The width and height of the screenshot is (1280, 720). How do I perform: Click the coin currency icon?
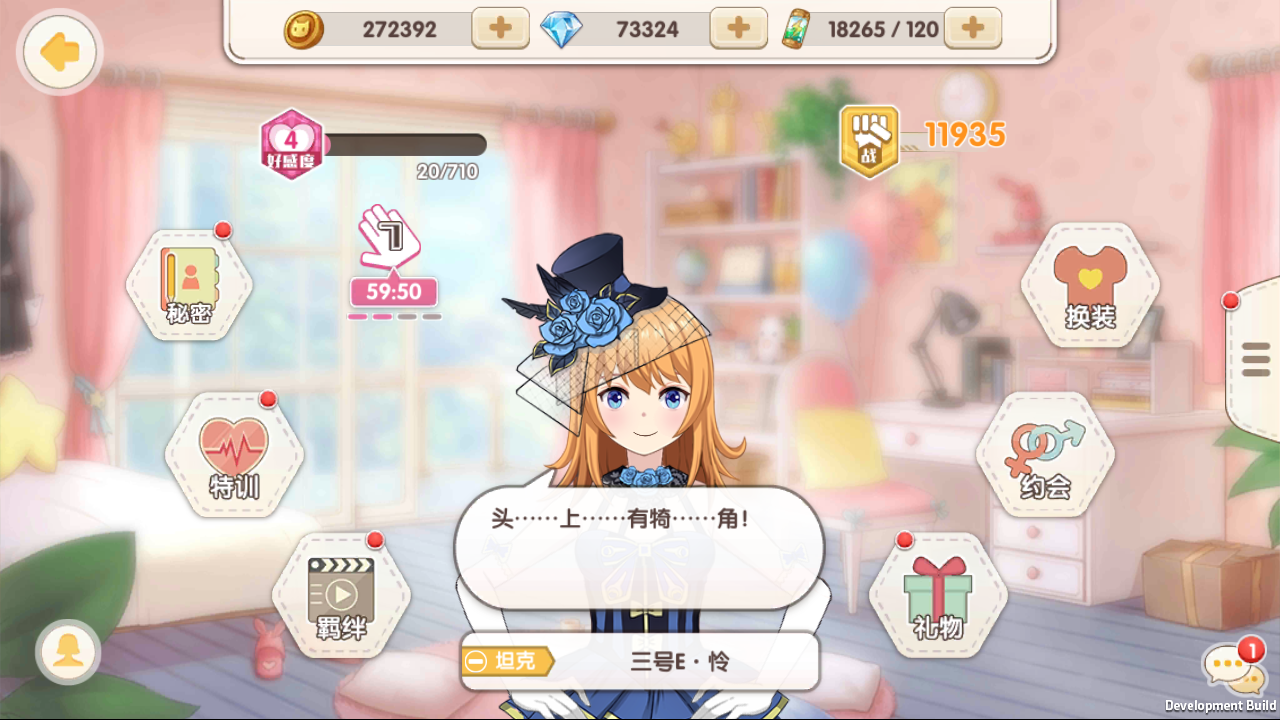305,28
